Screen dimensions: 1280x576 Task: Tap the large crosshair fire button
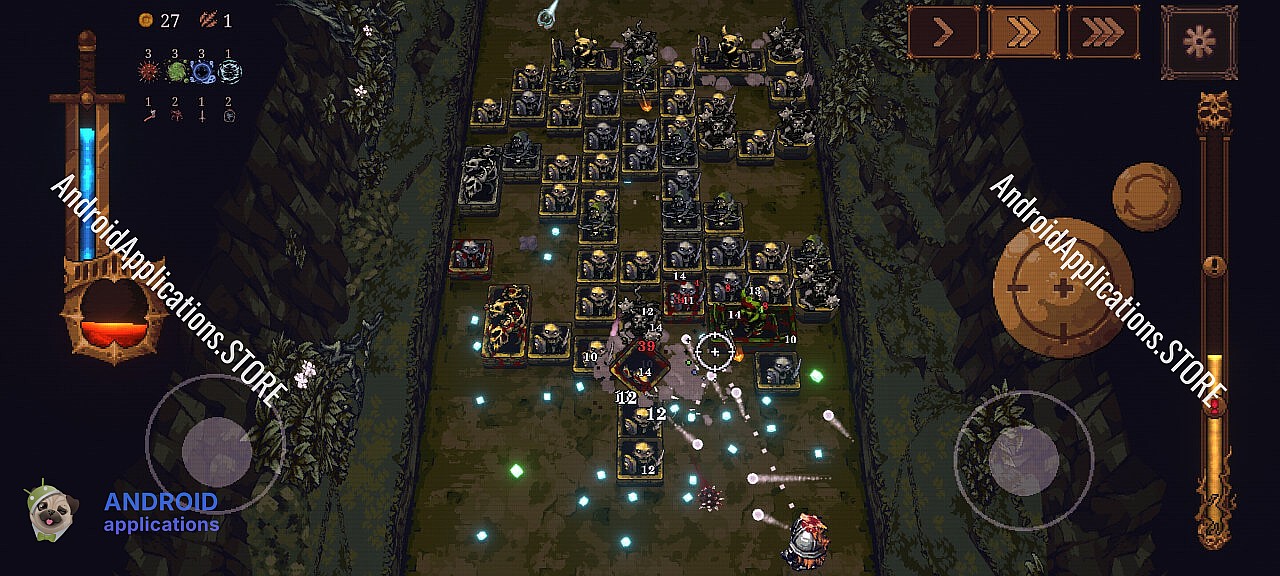click(x=1063, y=288)
